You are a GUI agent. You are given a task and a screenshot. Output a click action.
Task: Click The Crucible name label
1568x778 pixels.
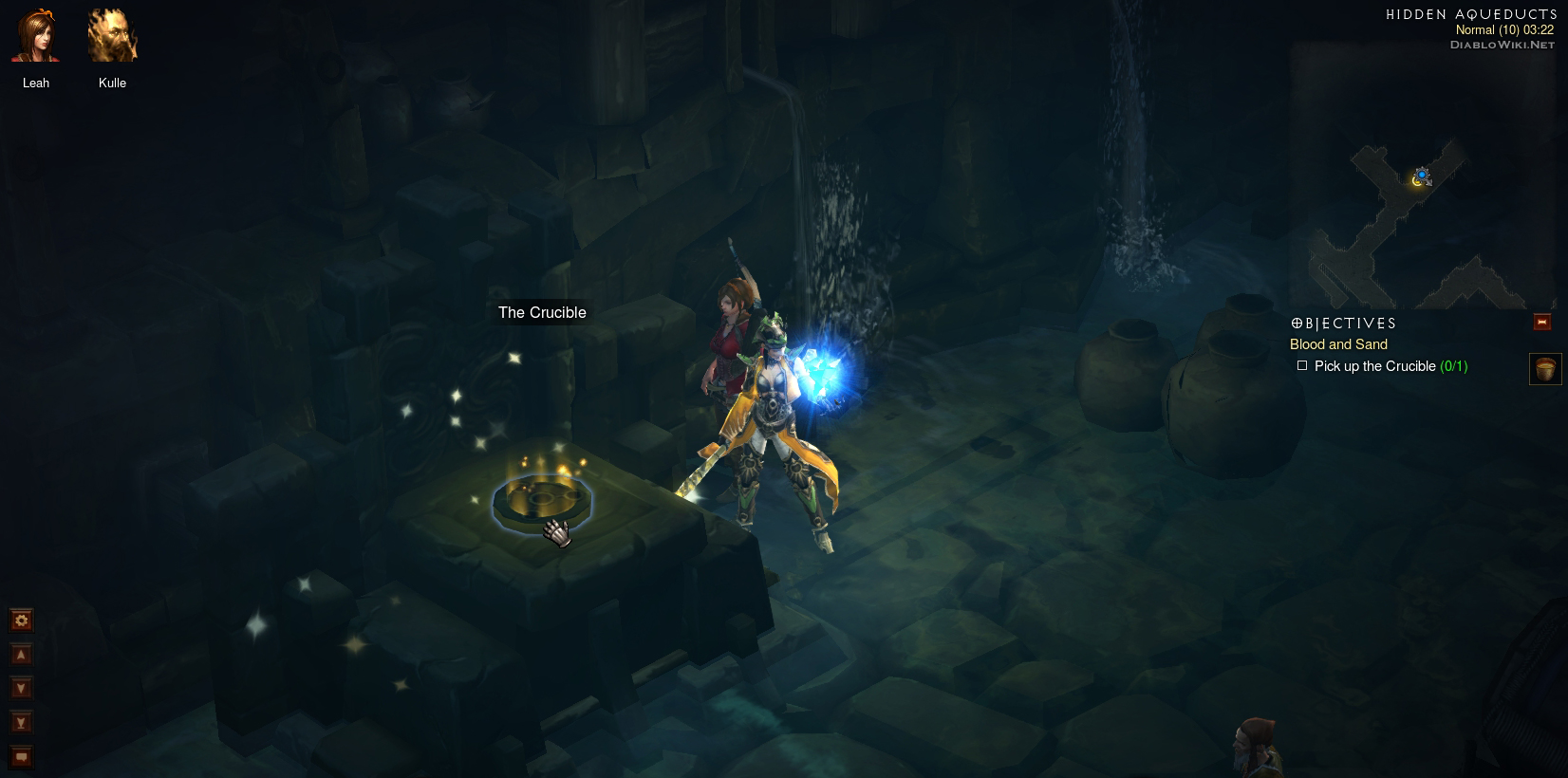542,313
